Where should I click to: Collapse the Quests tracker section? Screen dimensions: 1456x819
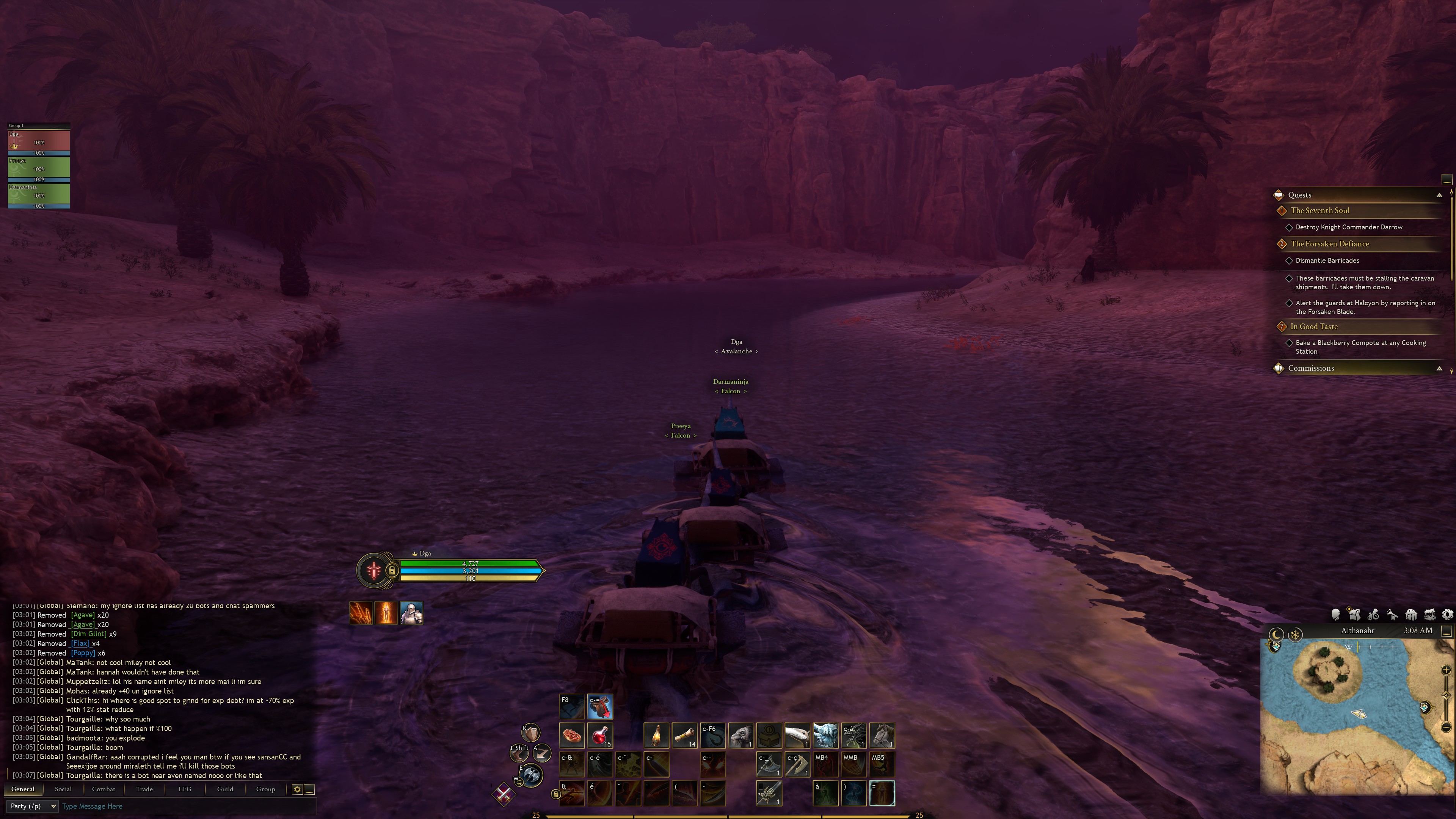point(1439,195)
